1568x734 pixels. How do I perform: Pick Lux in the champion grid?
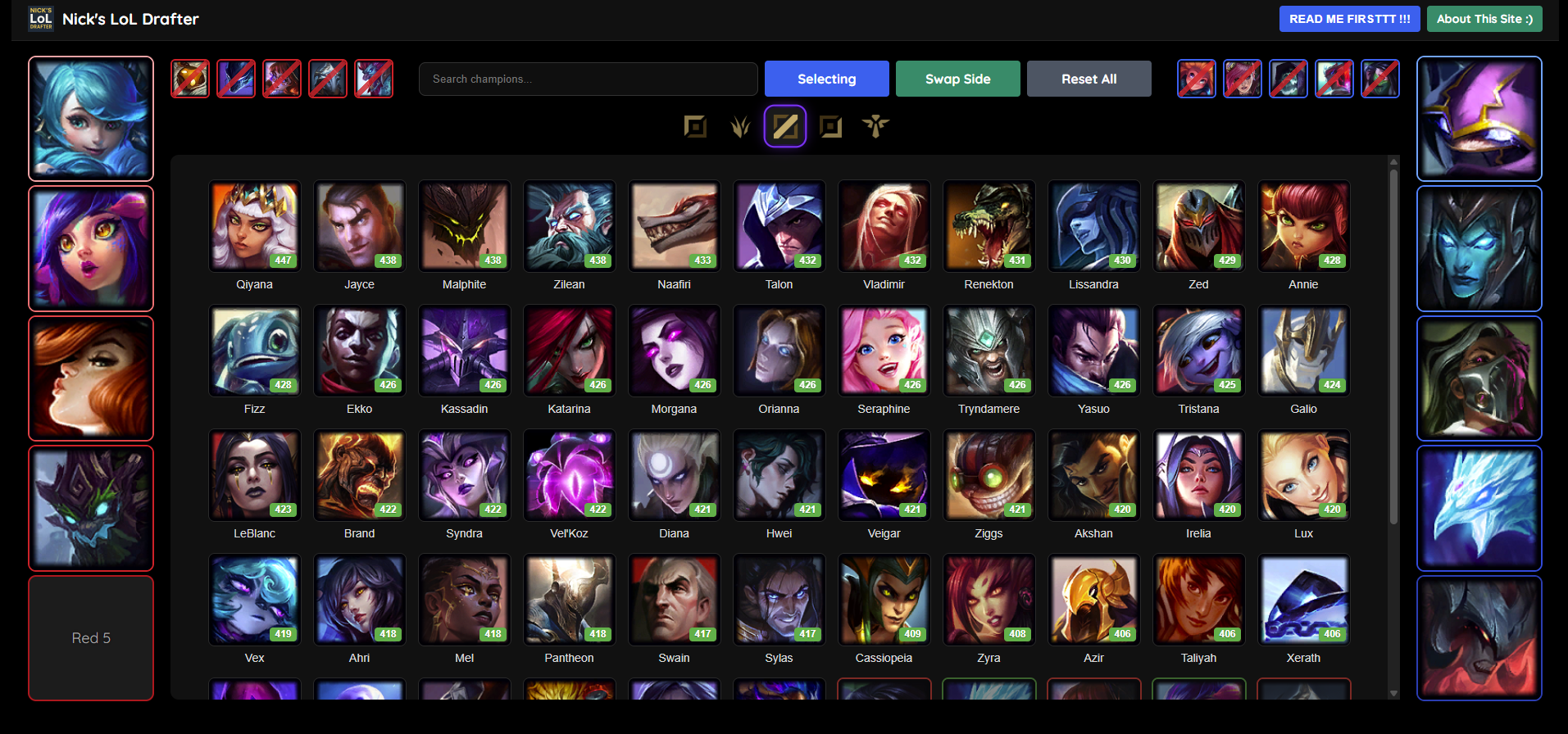click(1303, 475)
